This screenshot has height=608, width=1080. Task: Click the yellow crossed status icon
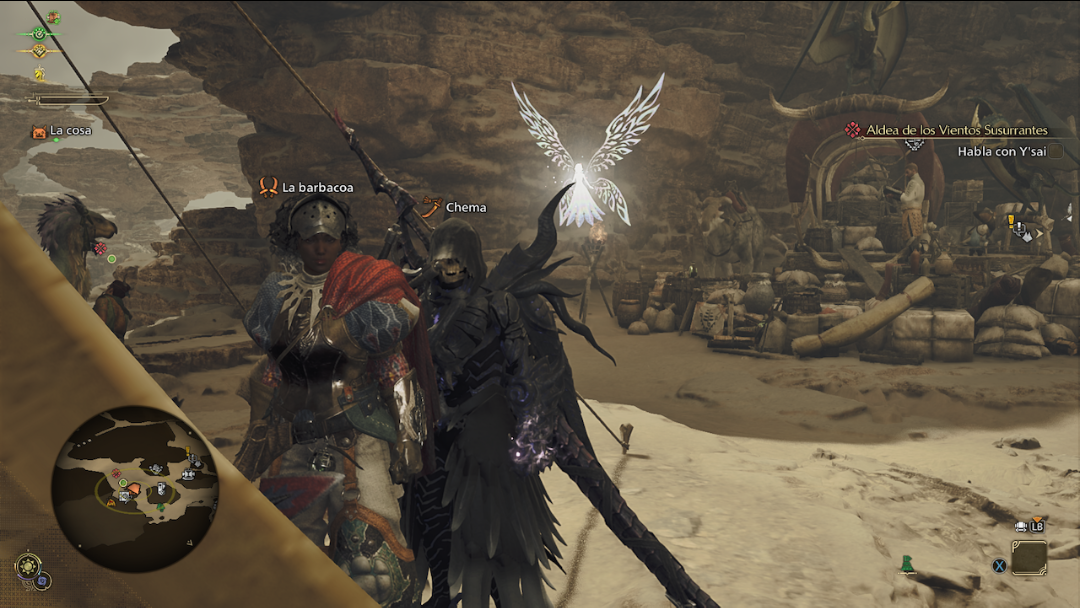pos(39,51)
